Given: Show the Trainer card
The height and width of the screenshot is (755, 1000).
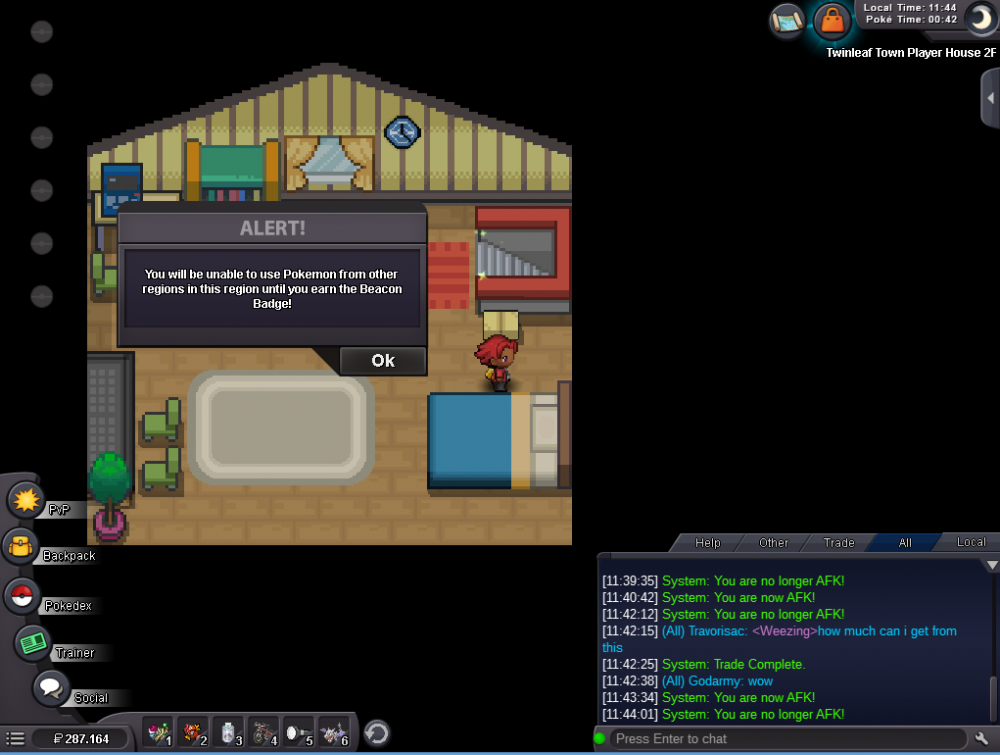Looking at the screenshot, I should (34, 643).
